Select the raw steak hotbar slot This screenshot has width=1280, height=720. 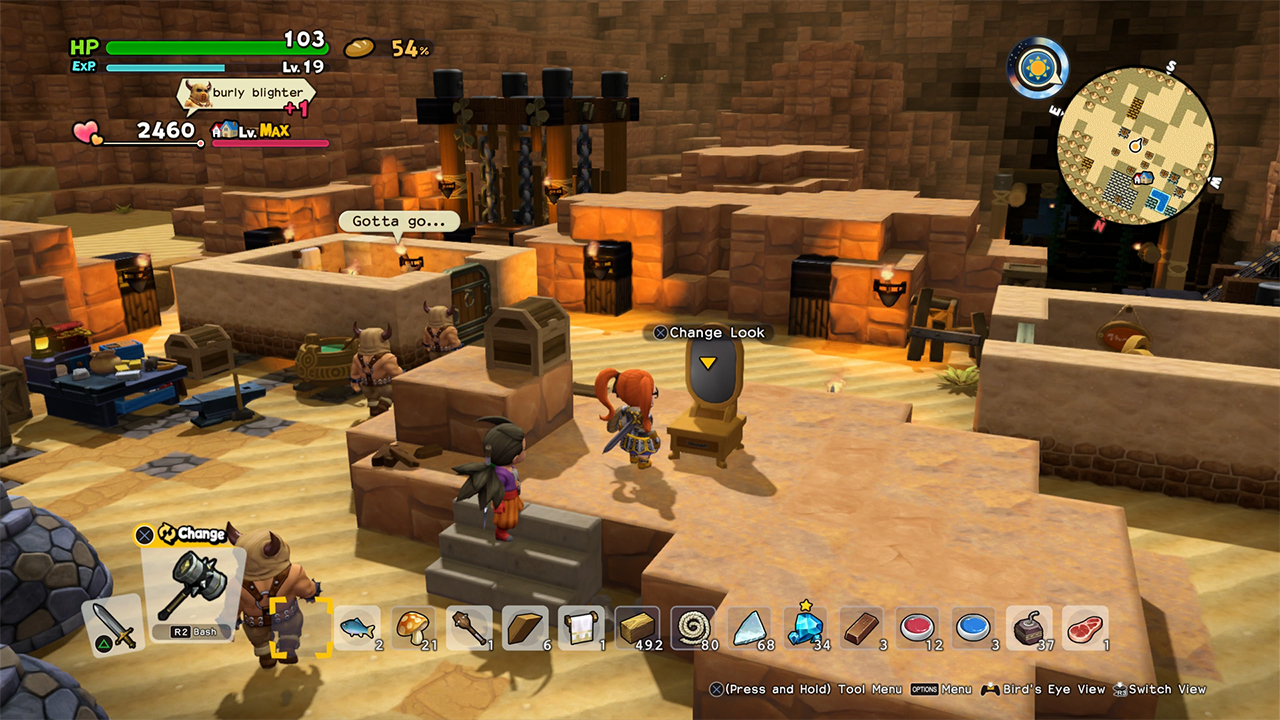pos(1085,628)
